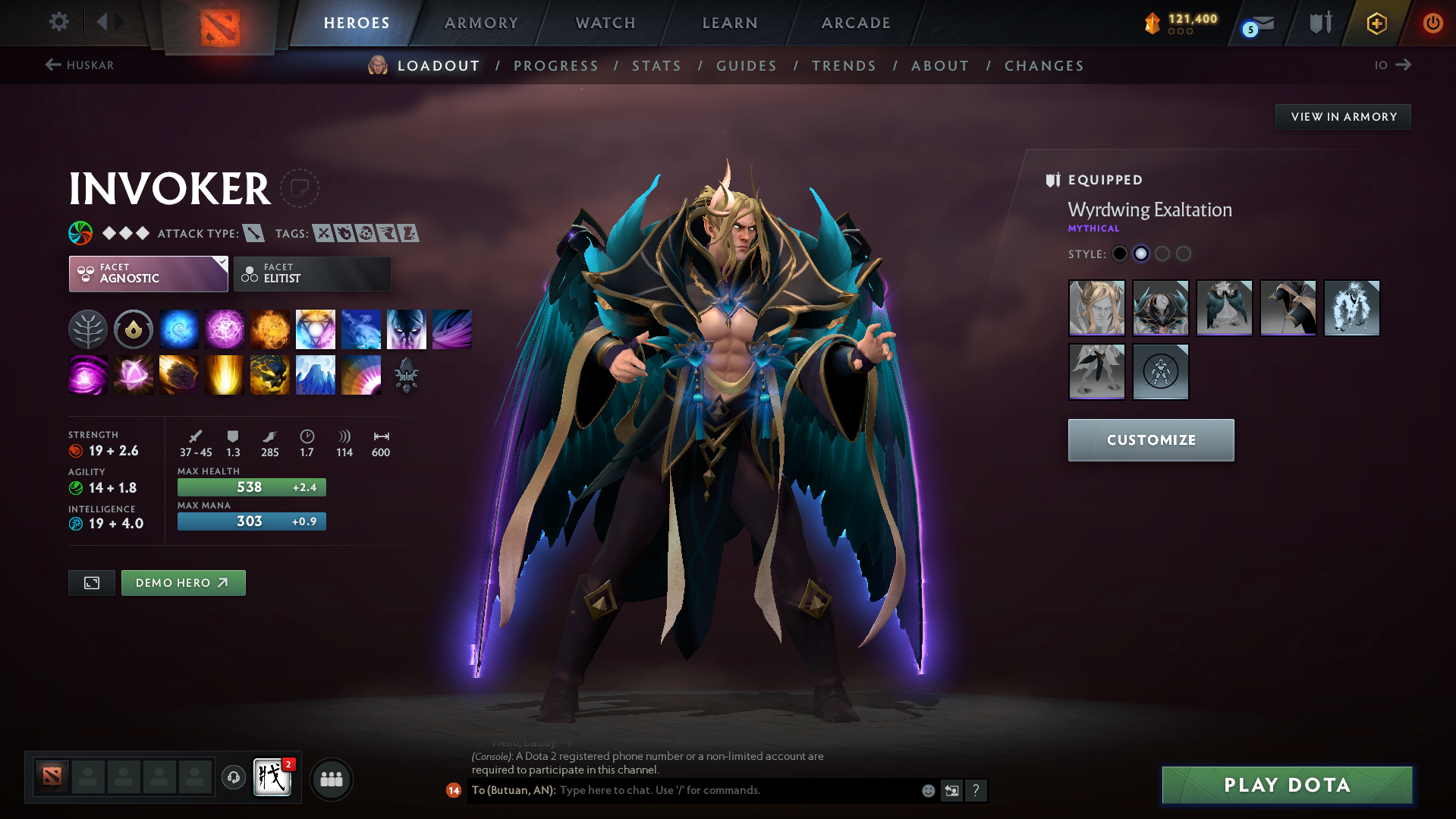The width and height of the screenshot is (1456, 819).
Task: Switch to the Stats tab
Action: pyautogui.click(x=656, y=65)
